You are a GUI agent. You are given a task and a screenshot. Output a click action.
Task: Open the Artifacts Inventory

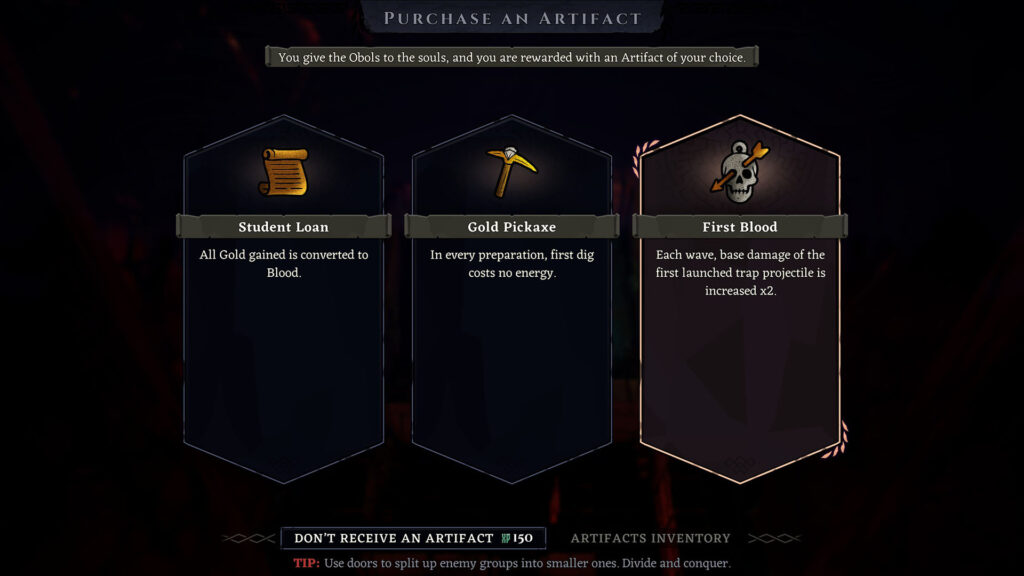coord(650,538)
